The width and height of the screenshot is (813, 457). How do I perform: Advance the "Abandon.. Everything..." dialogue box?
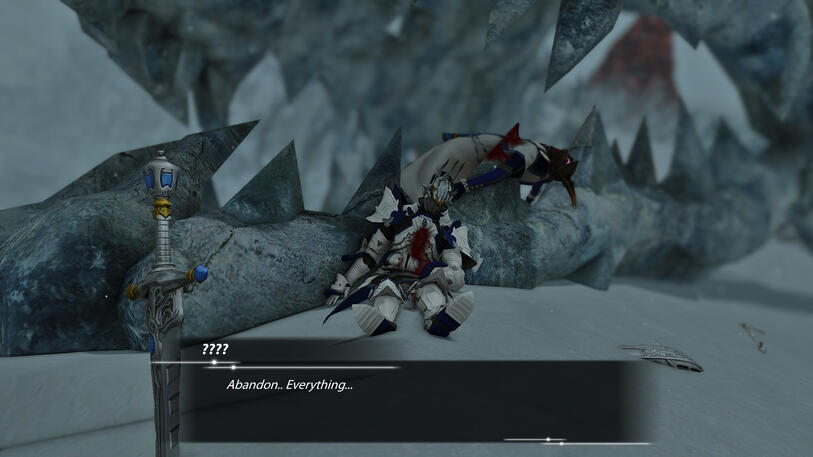405,400
